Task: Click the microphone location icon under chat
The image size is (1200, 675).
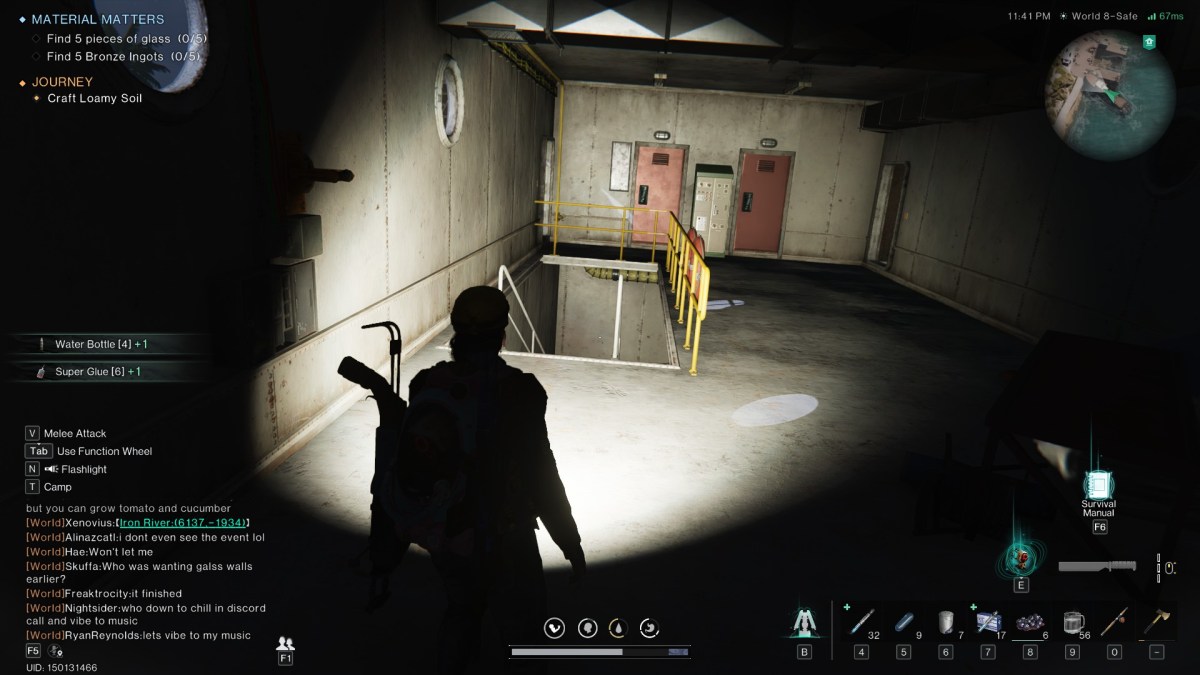Action: click(54, 651)
